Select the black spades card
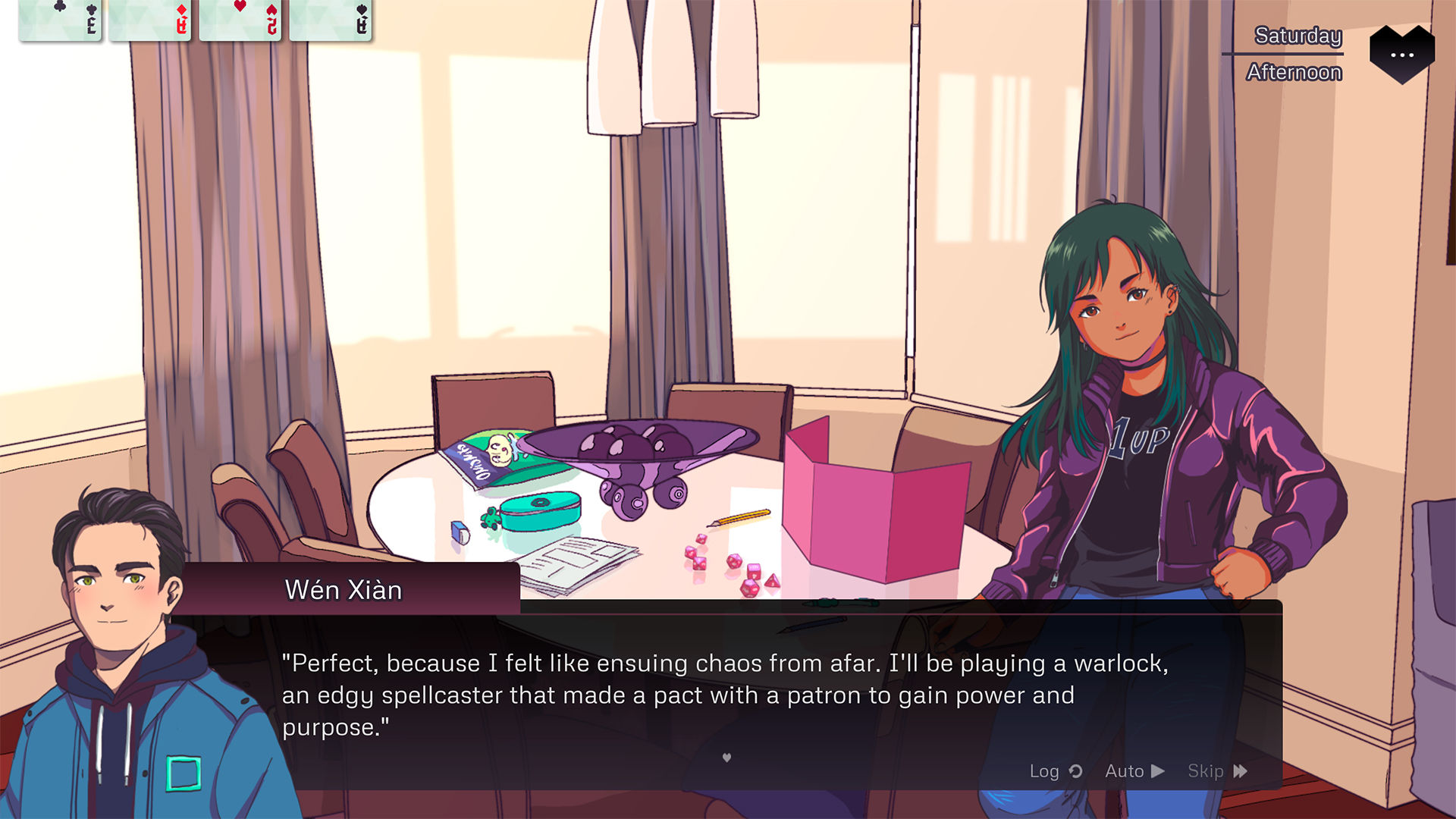The image size is (1456, 819). click(331, 20)
